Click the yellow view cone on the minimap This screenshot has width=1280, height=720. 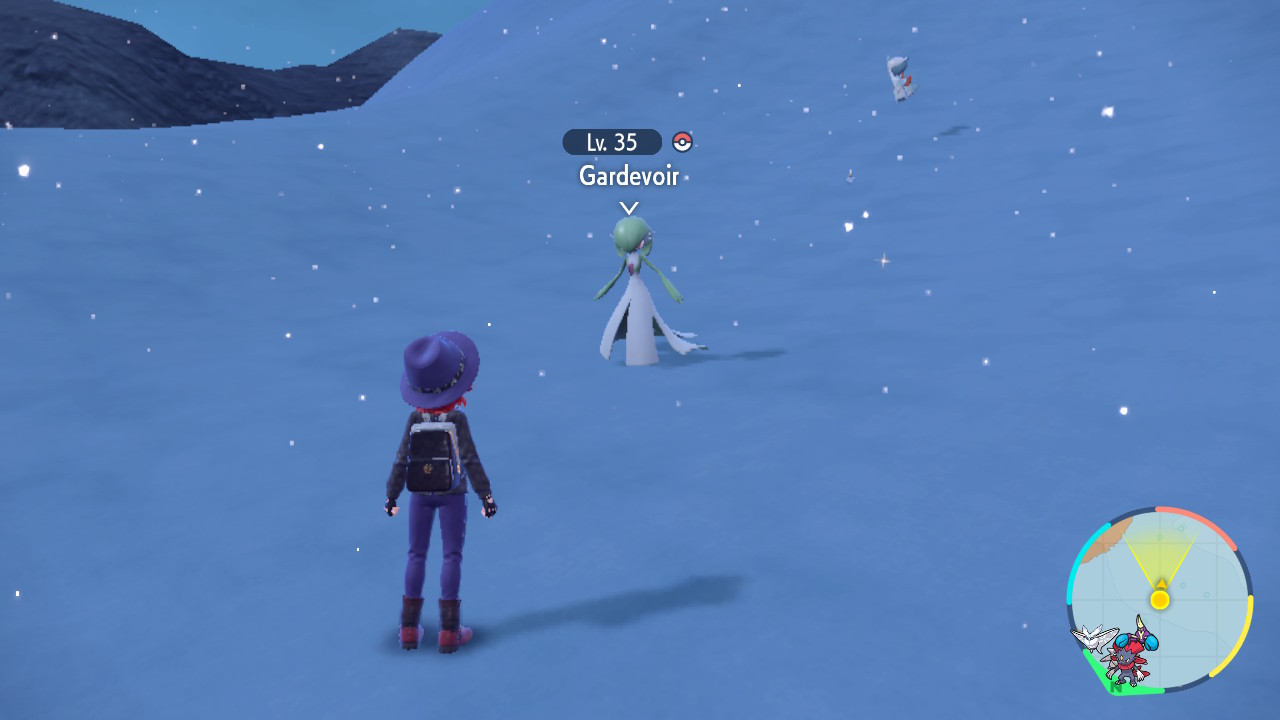(x=1160, y=558)
